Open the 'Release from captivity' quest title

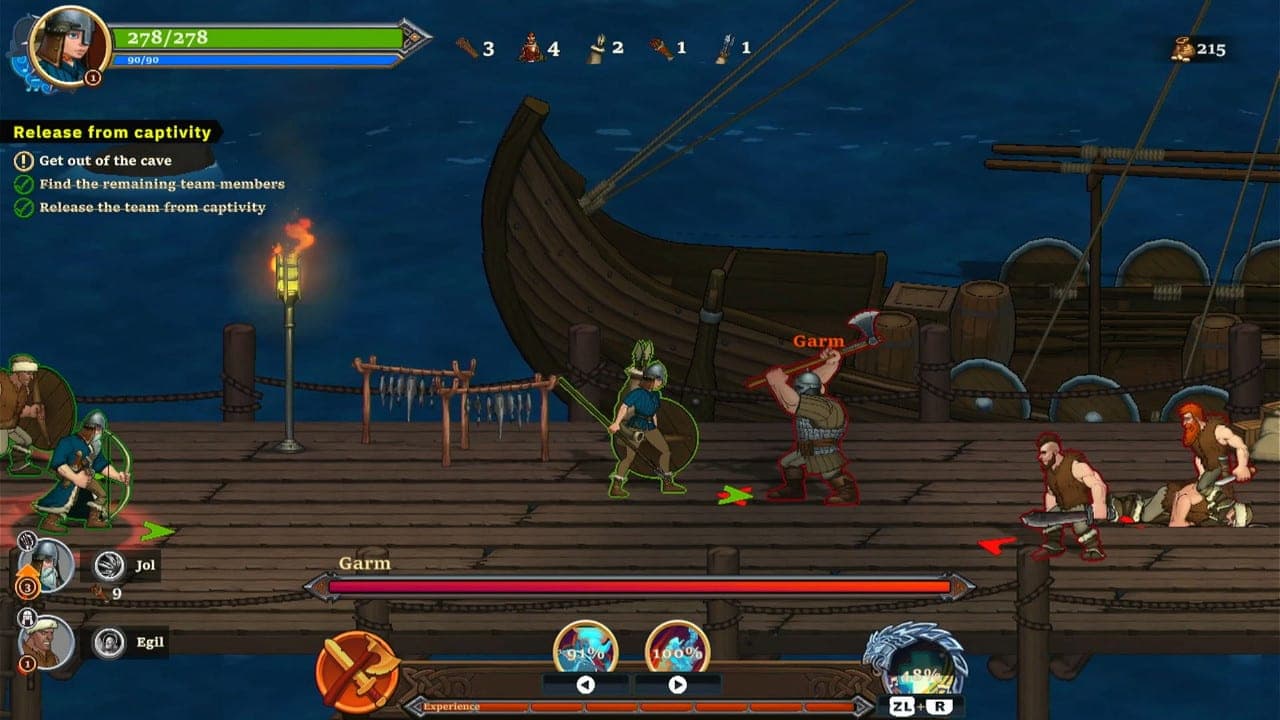click(x=110, y=131)
